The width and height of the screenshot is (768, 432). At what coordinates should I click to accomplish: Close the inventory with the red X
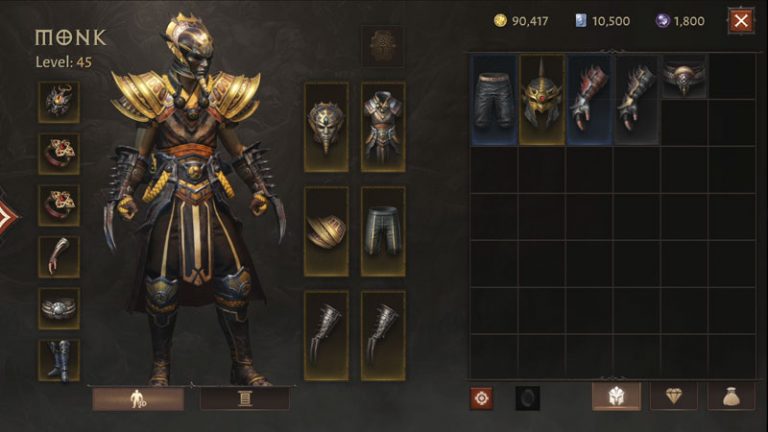(x=741, y=20)
